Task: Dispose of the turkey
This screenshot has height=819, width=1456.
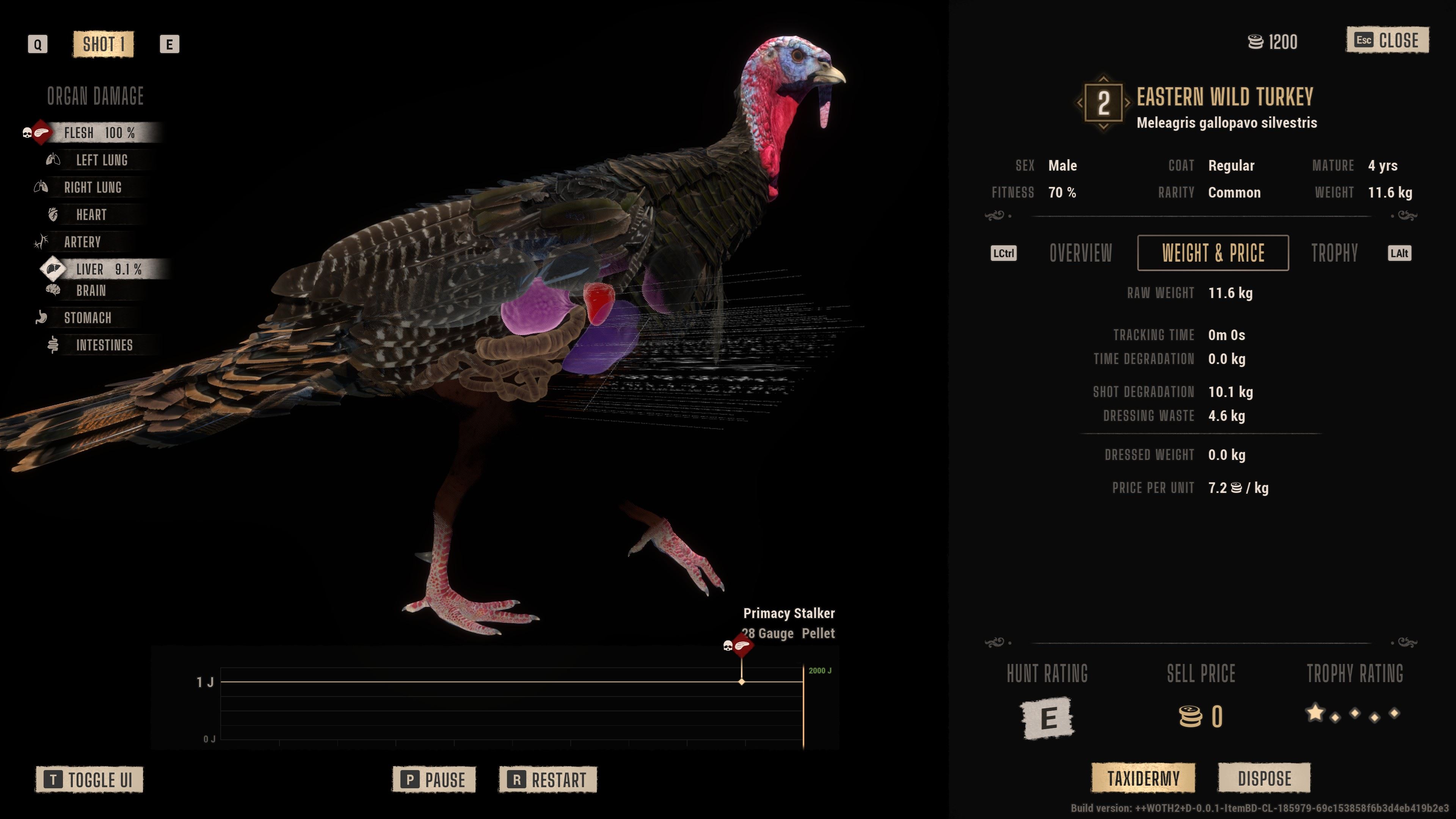Action: [1264, 778]
